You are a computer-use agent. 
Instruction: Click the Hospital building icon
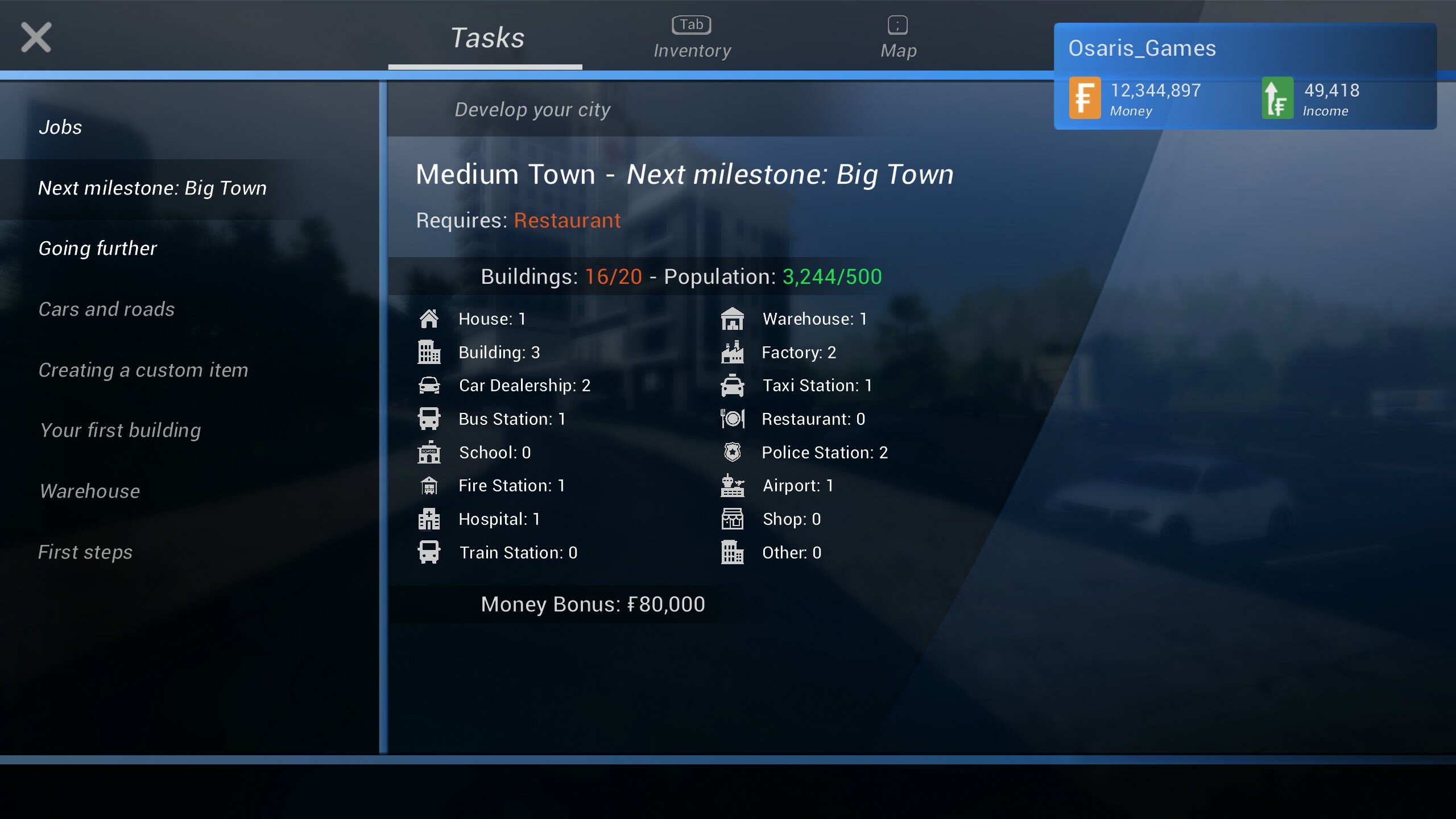[429, 519]
